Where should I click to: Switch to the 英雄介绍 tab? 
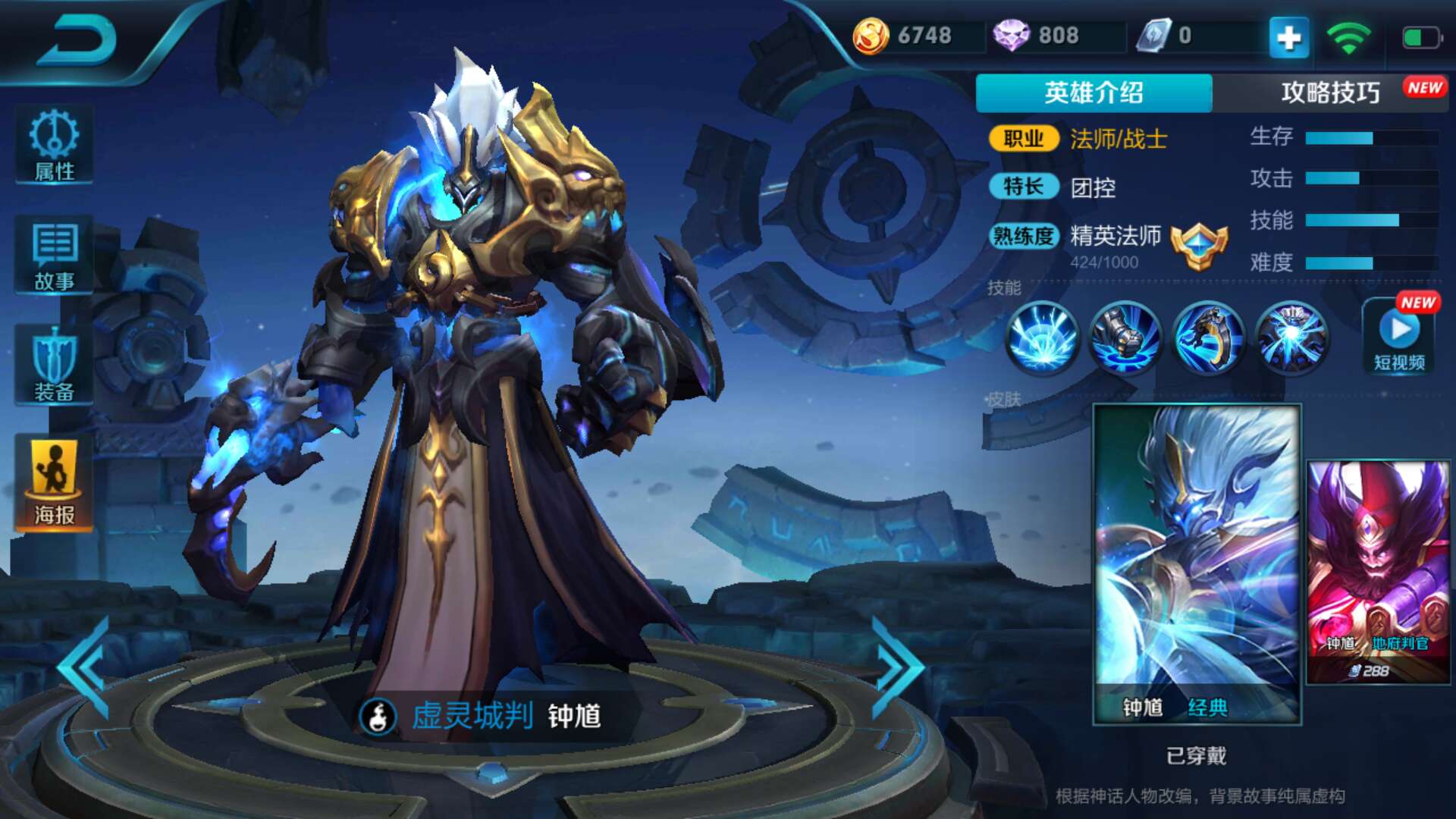(x=1093, y=93)
